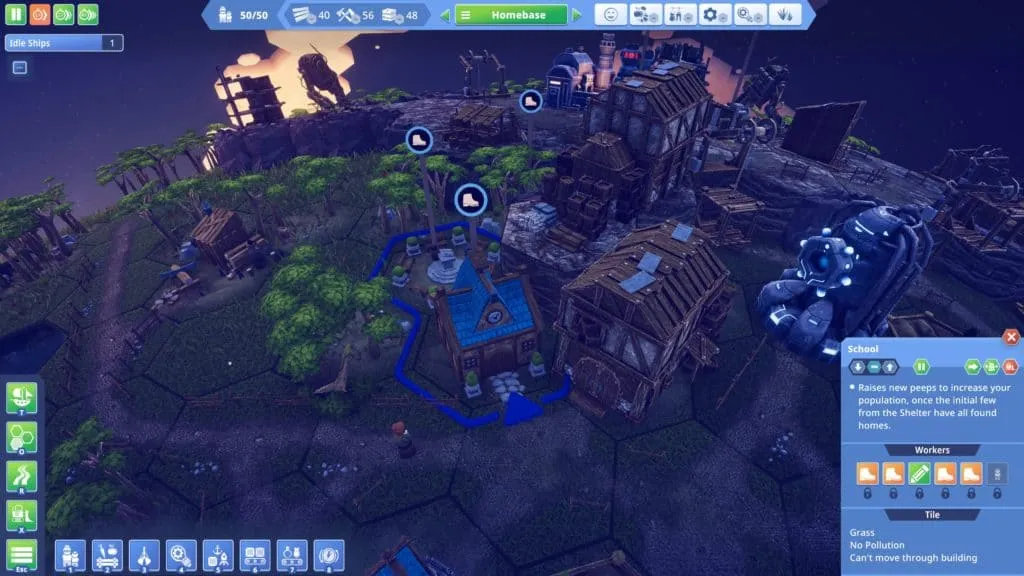Switch to the next island with right arrow
The width and height of the screenshot is (1024, 576).
point(577,15)
